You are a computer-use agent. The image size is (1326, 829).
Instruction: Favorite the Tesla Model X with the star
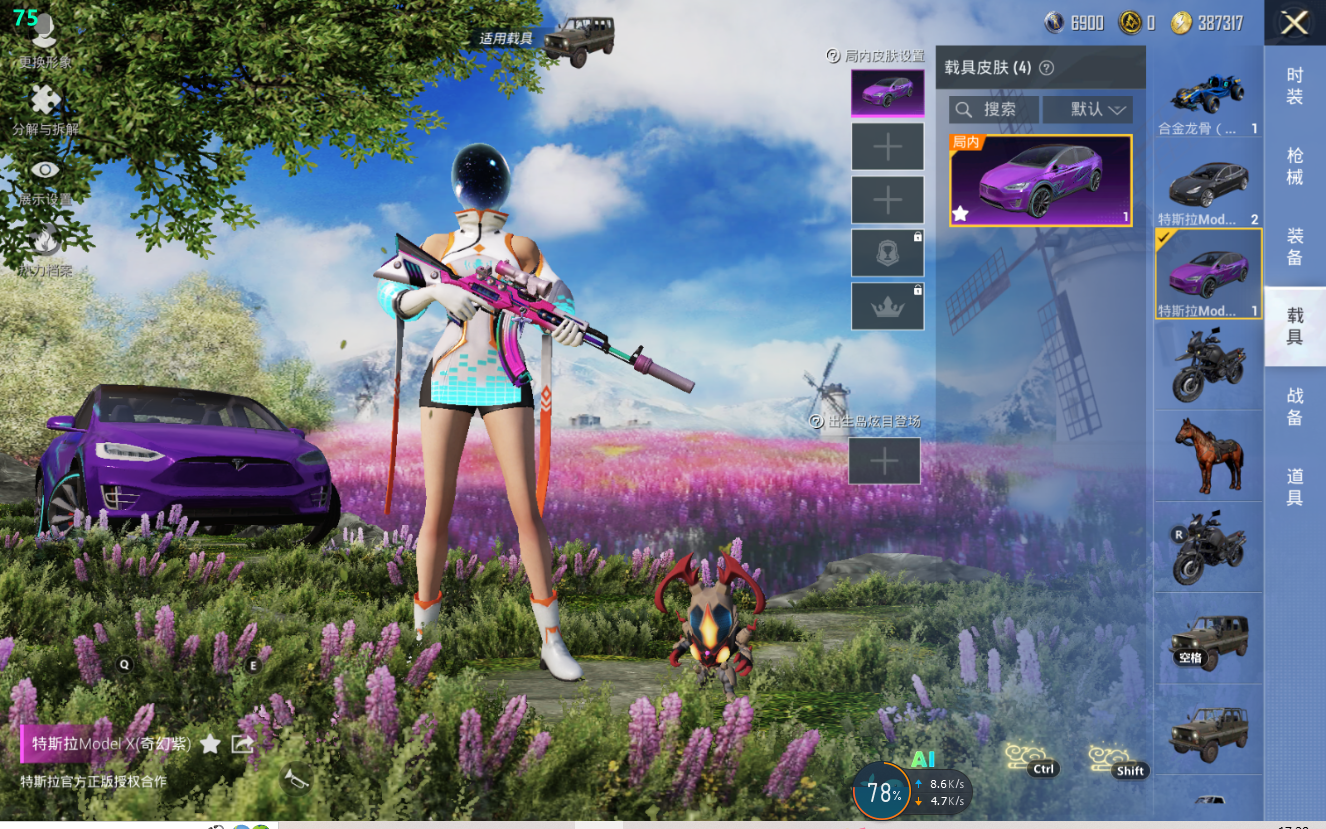tap(210, 743)
